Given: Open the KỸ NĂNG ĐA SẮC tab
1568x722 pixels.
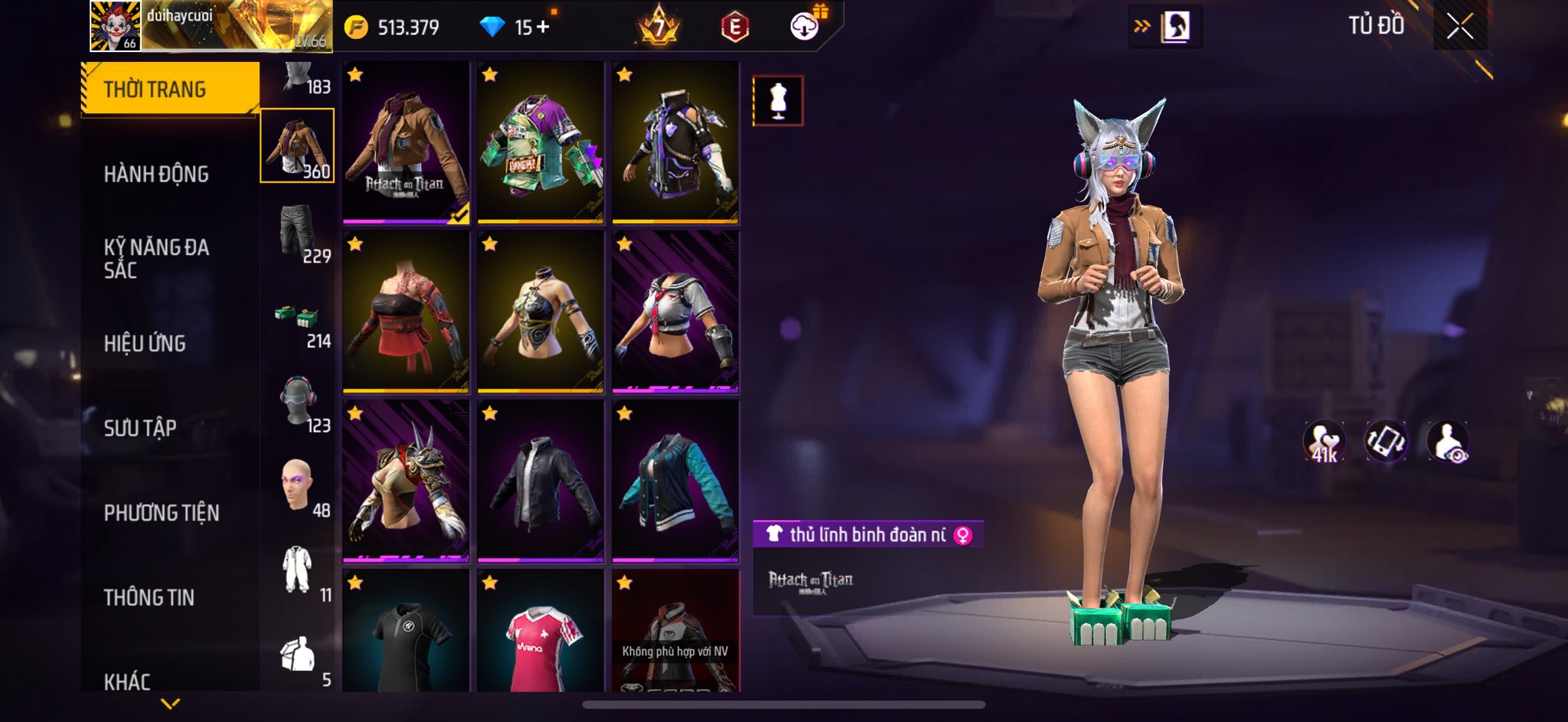Looking at the screenshot, I should click(156, 258).
